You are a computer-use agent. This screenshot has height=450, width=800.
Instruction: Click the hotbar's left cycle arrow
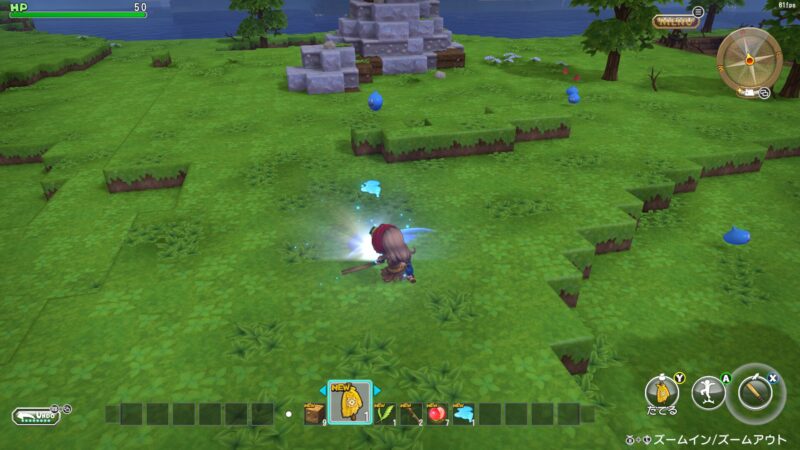point(324,390)
